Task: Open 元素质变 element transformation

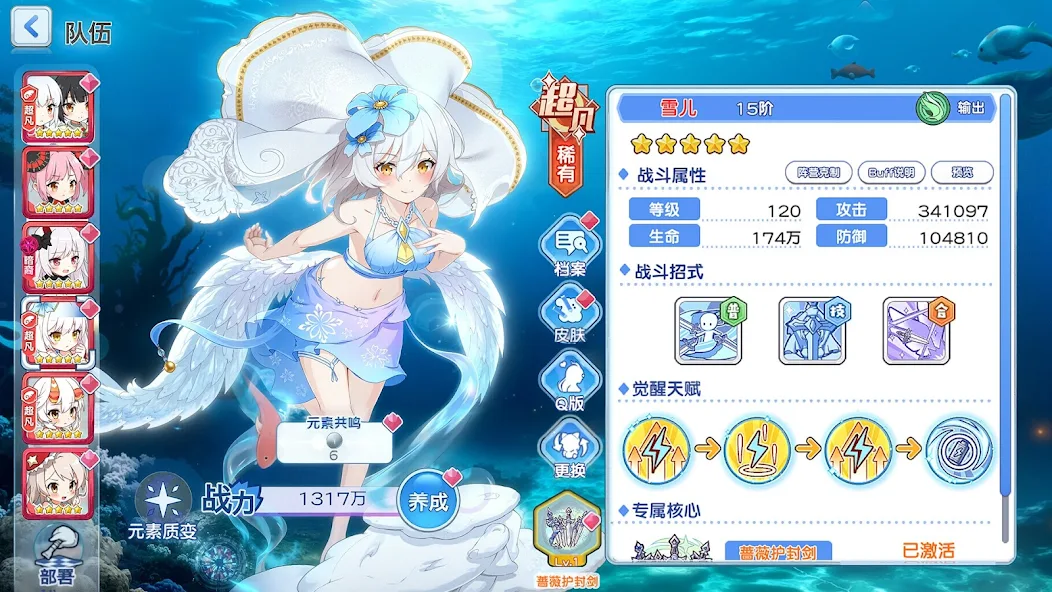Action: [162, 506]
